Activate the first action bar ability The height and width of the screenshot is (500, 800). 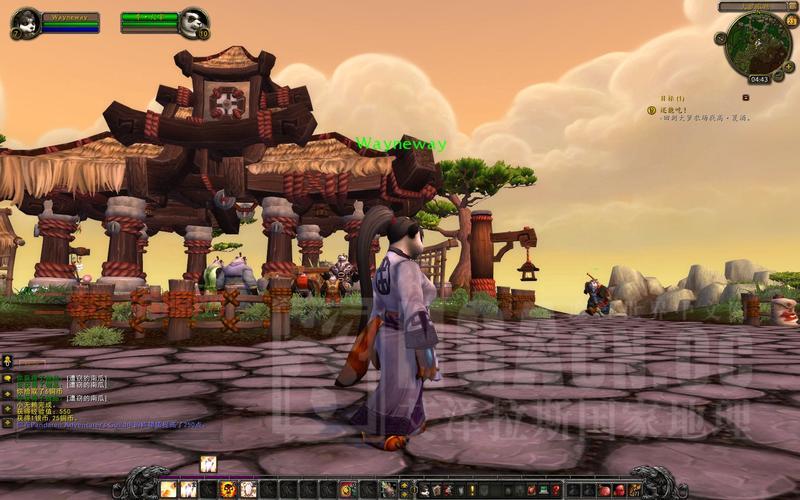(168, 489)
